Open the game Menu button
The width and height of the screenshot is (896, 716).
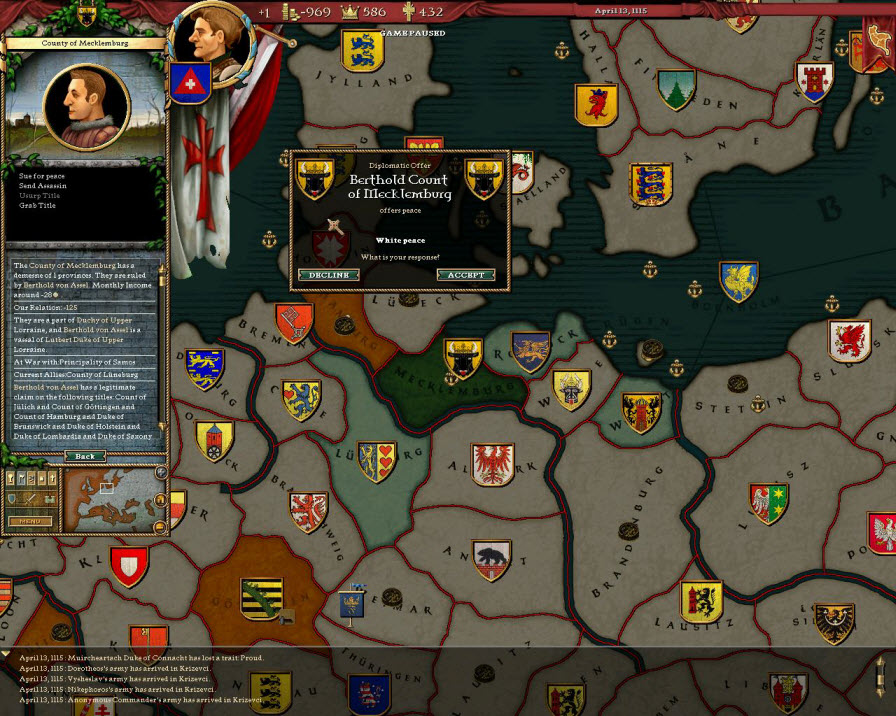[x=29, y=521]
